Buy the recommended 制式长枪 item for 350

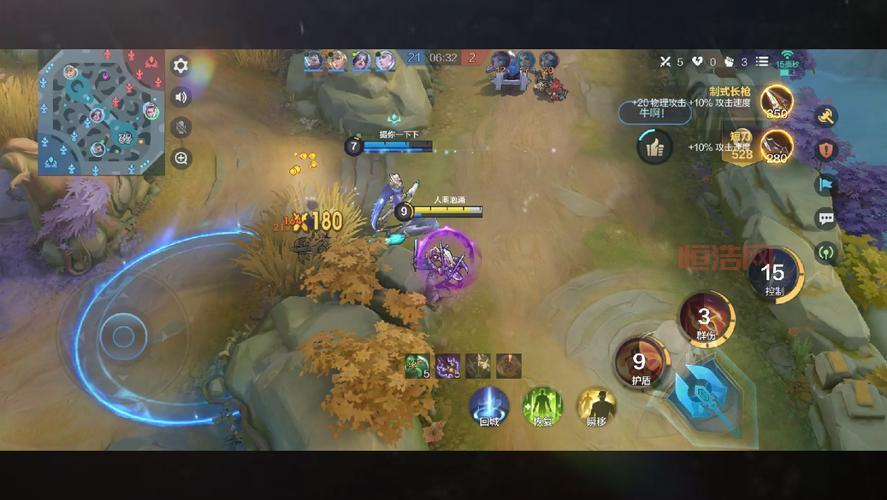[x=776, y=101]
